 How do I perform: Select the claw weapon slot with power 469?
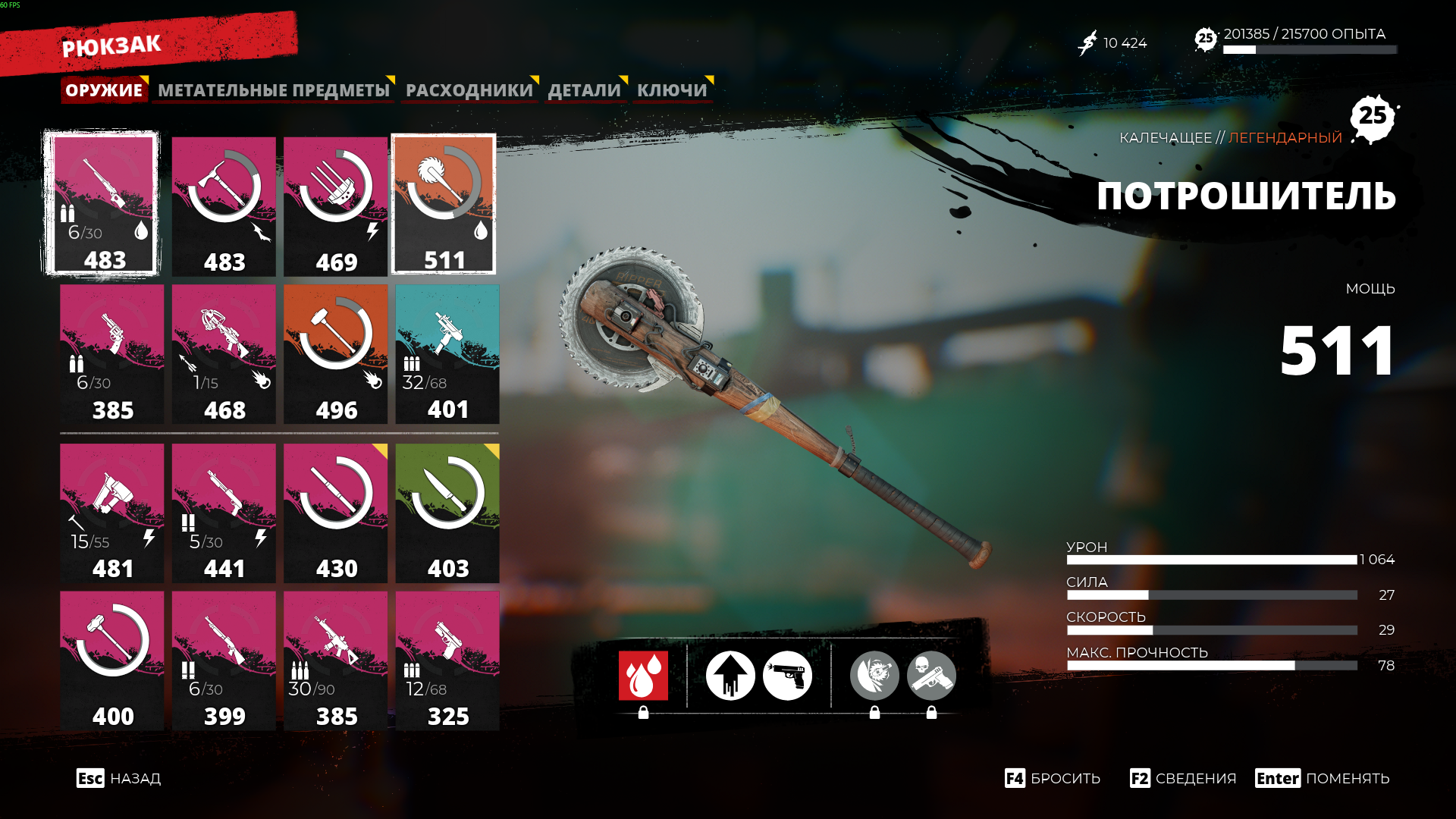[335, 206]
